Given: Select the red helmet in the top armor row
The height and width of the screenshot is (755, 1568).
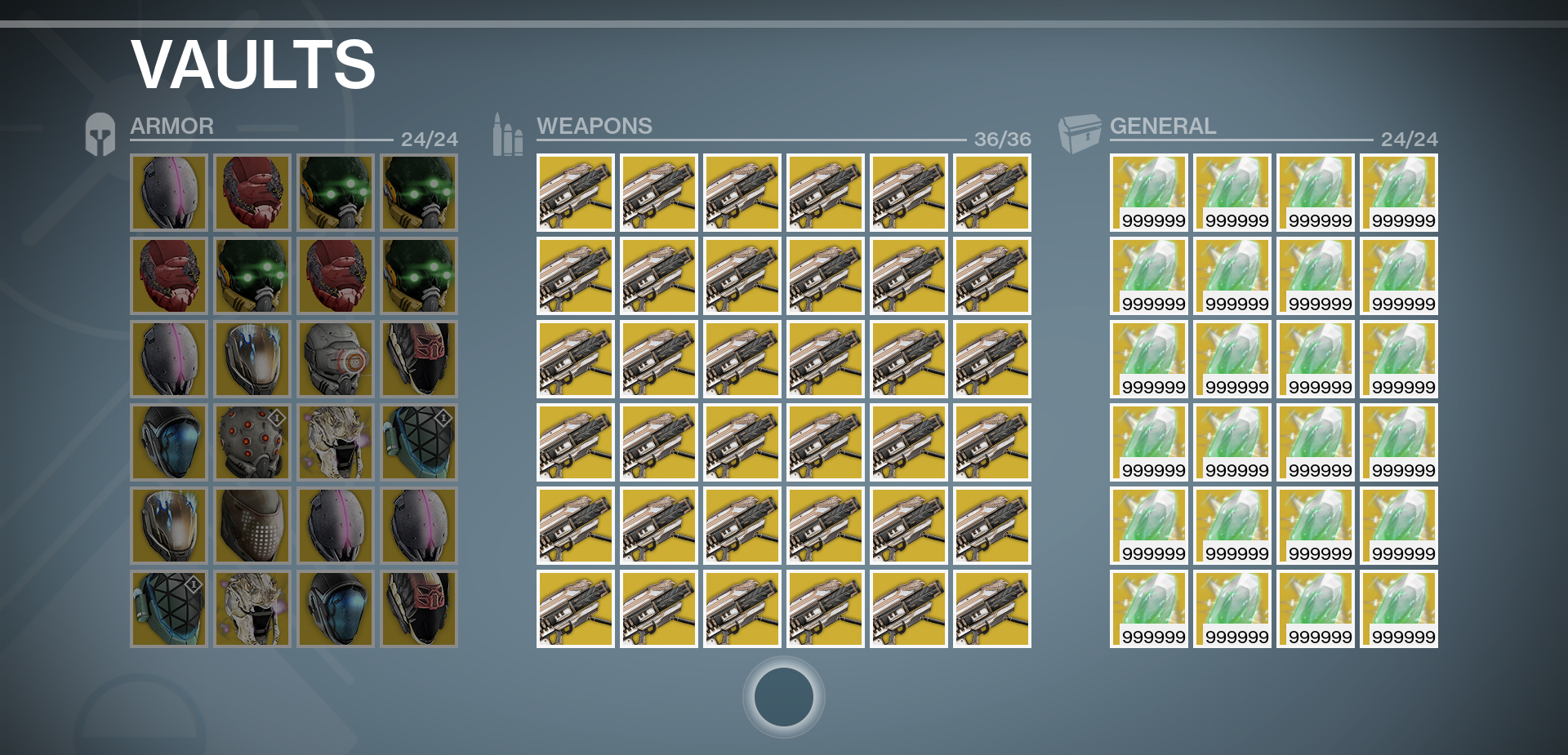Looking at the screenshot, I should (x=252, y=193).
